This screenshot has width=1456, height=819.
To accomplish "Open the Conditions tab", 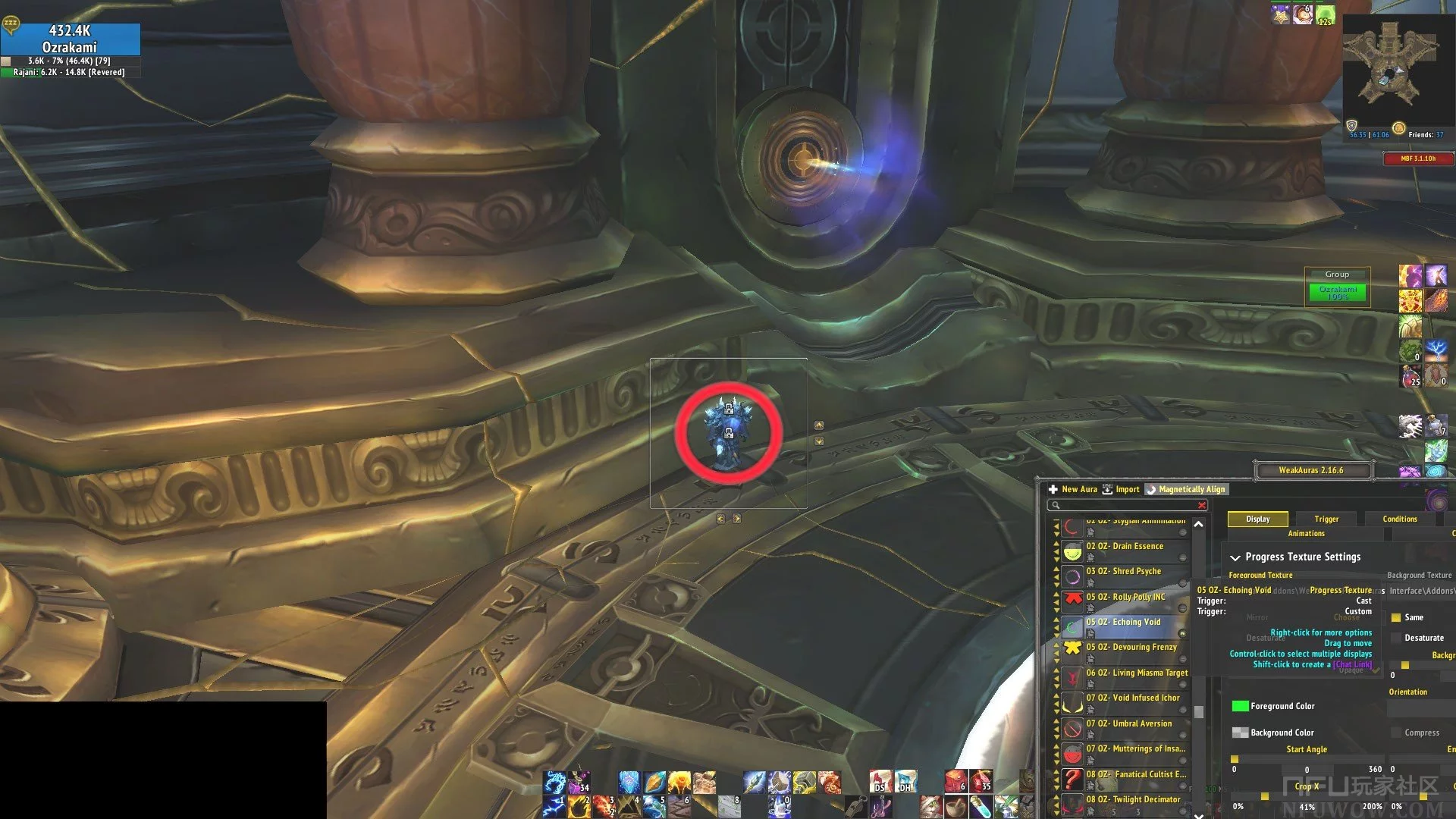I will [1399, 519].
